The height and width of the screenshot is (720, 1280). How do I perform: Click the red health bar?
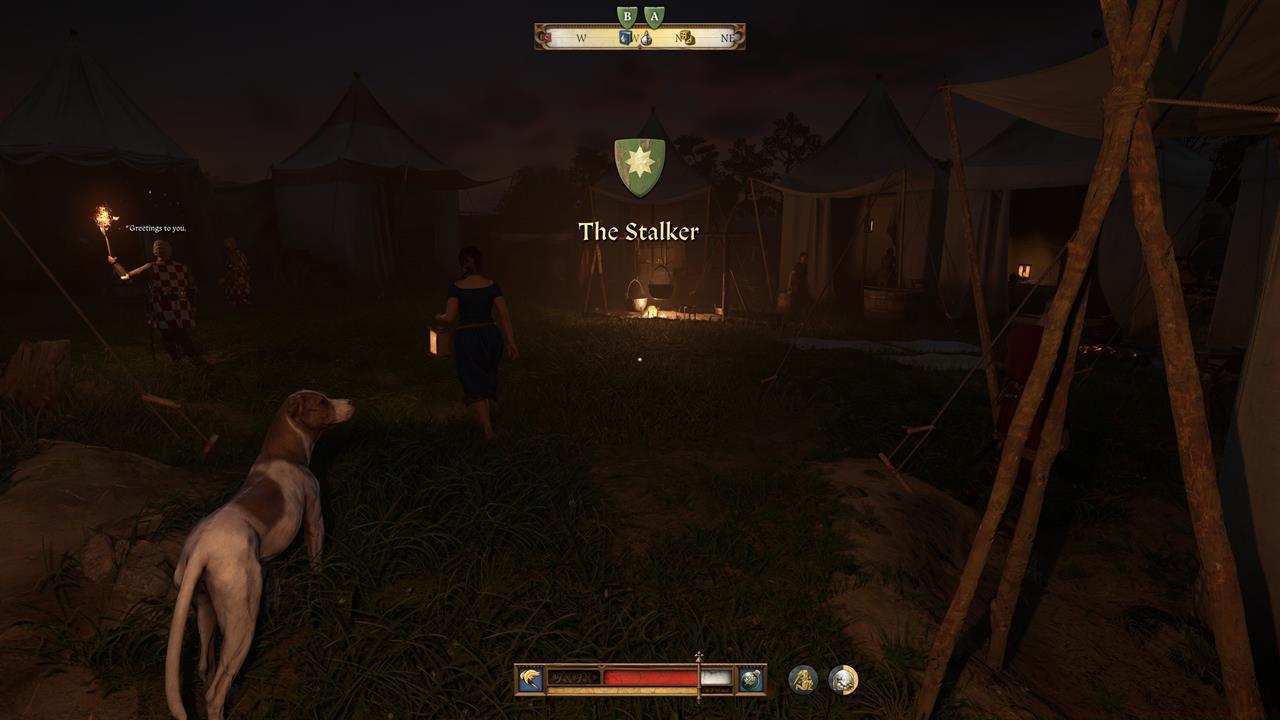[x=648, y=678]
